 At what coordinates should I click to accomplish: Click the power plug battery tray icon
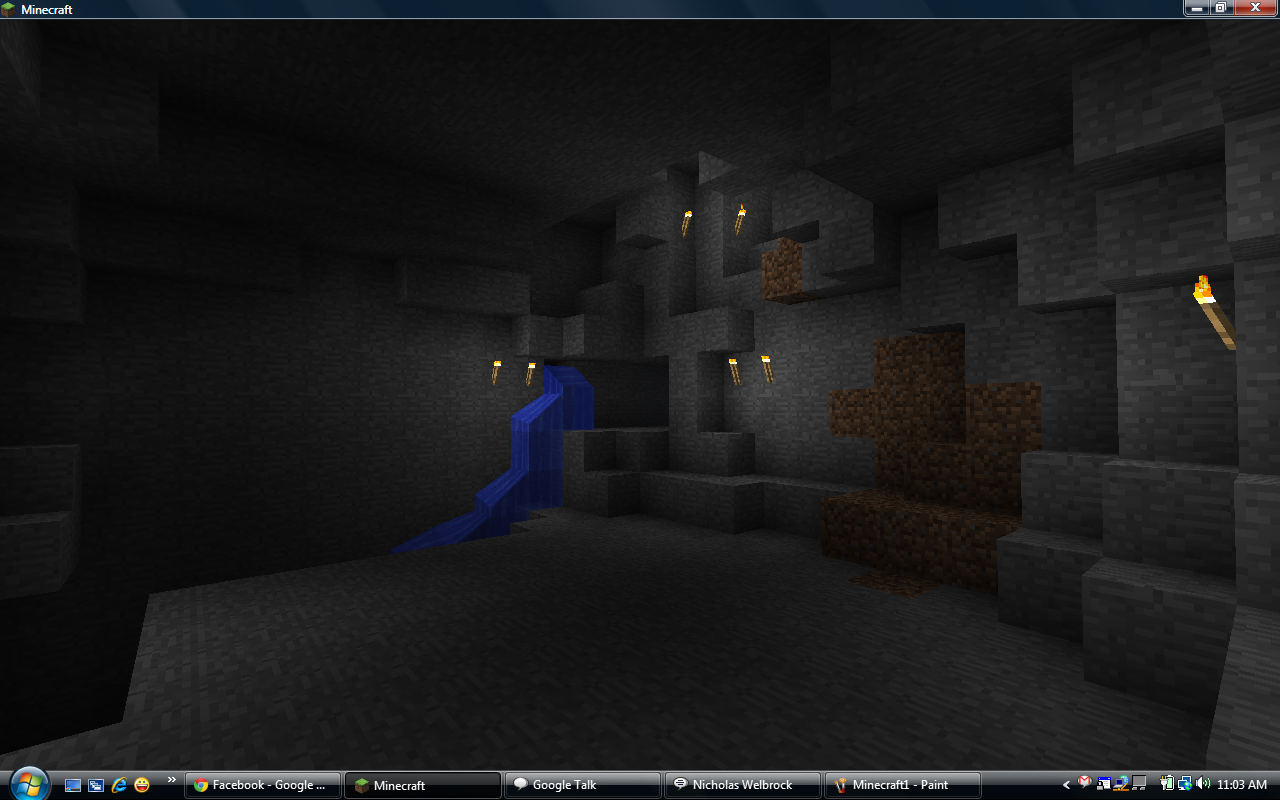[x=1167, y=785]
